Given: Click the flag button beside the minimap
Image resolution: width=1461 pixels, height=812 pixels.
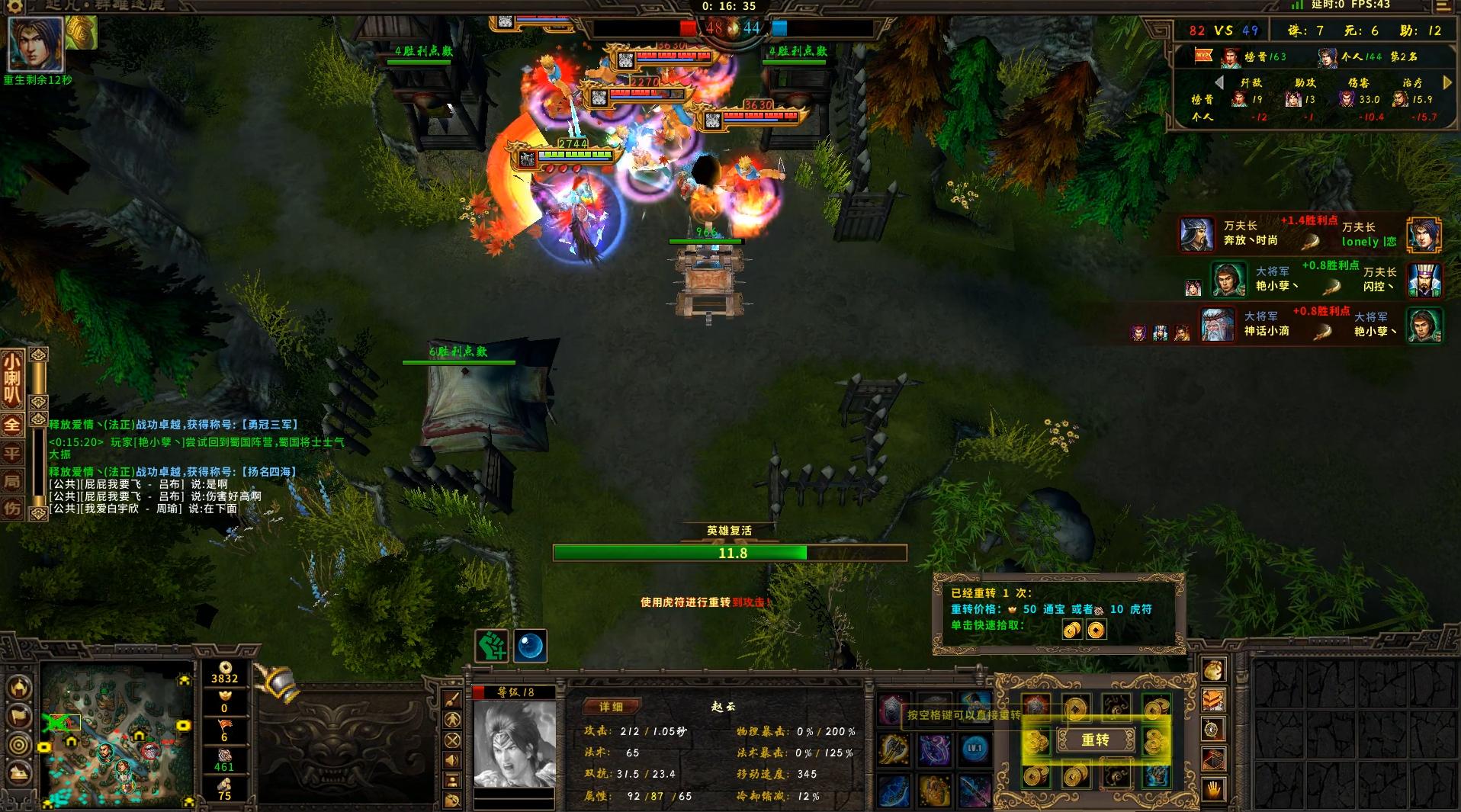Looking at the screenshot, I should 20,717.
